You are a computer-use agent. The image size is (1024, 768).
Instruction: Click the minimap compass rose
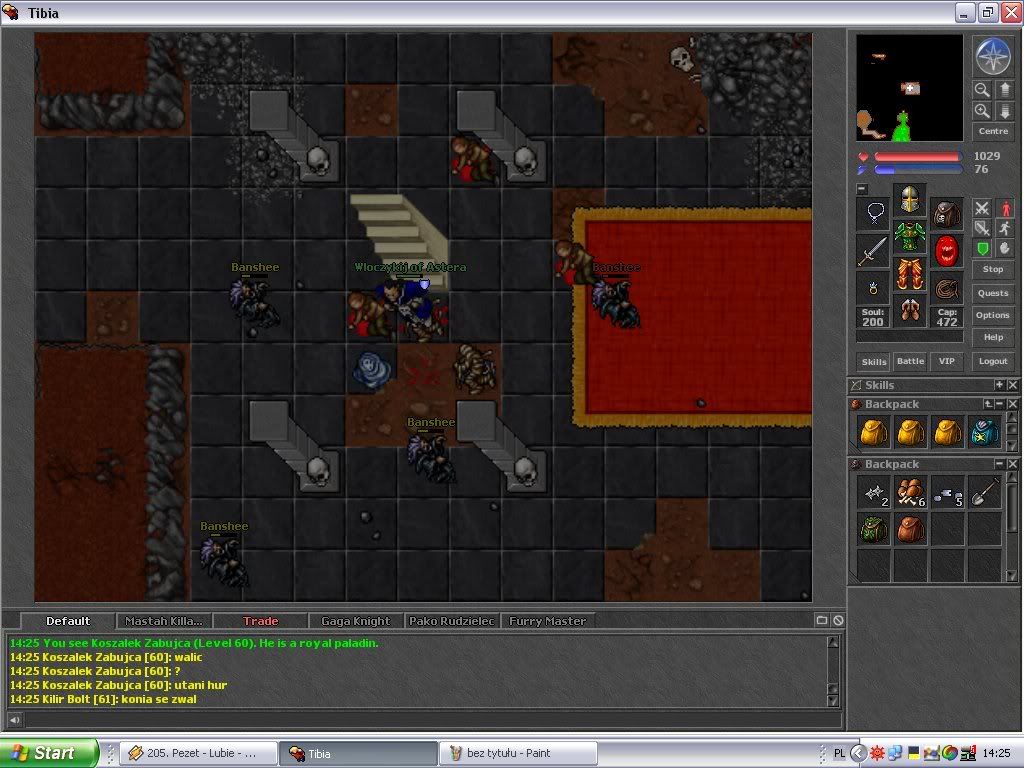992,57
